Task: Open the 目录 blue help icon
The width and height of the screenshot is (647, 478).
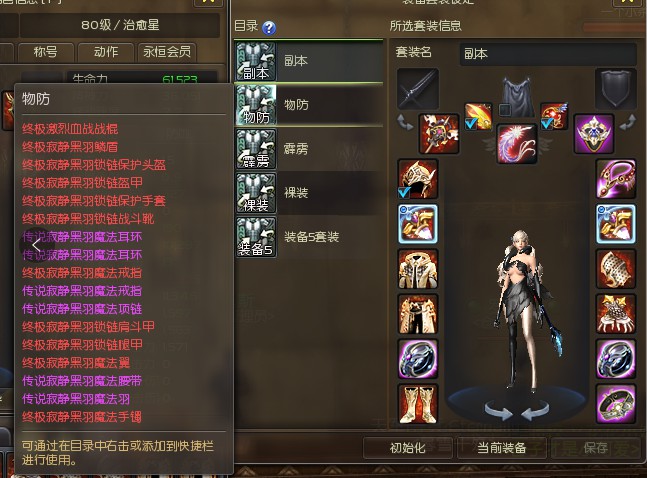Action: pos(269,28)
